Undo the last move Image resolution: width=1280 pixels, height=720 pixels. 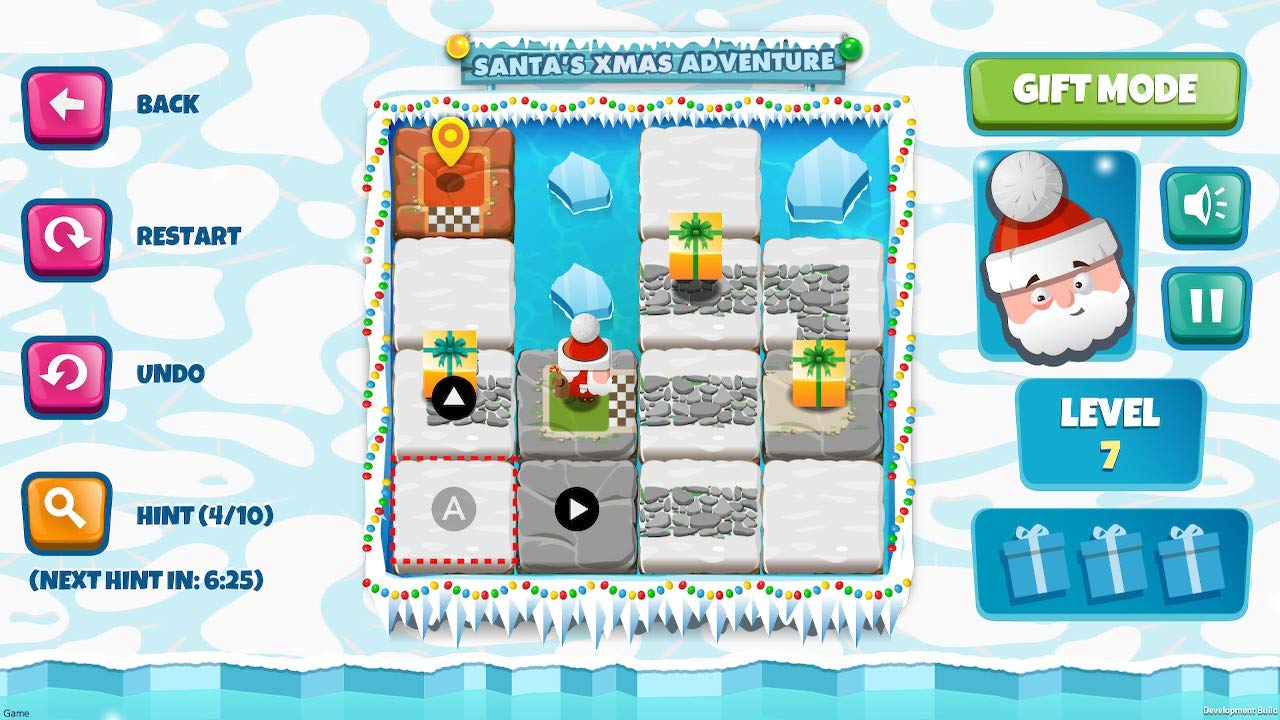point(66,373)
